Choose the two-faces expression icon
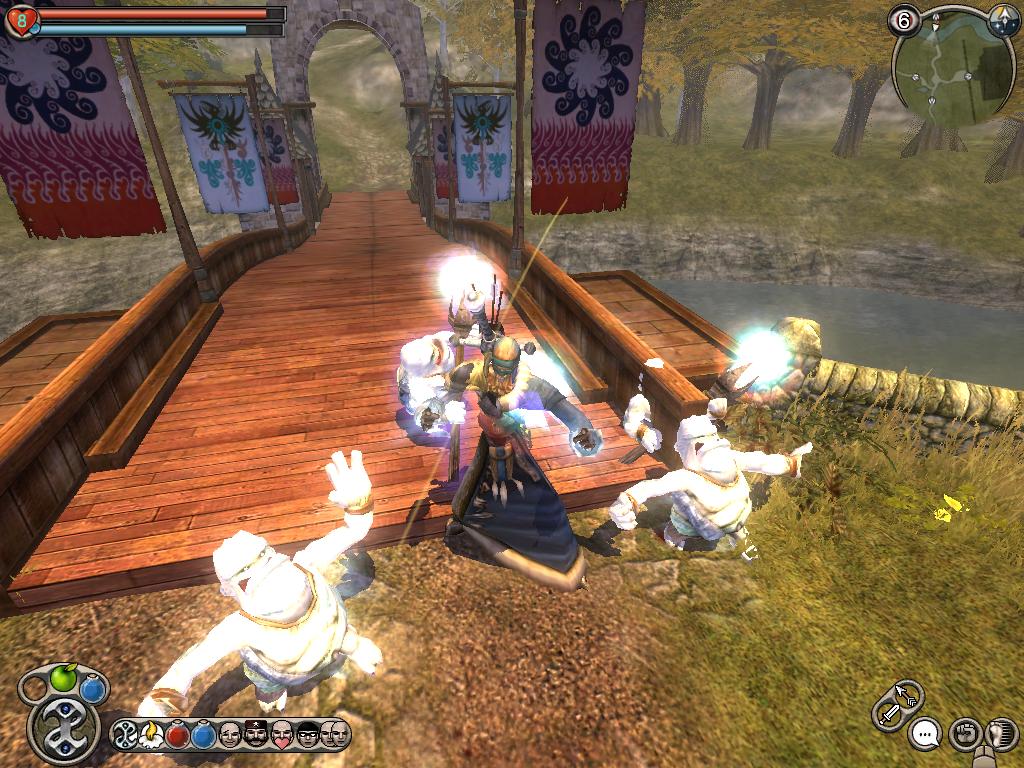This screenshot has height=768, width=1024. pos(335,735)
